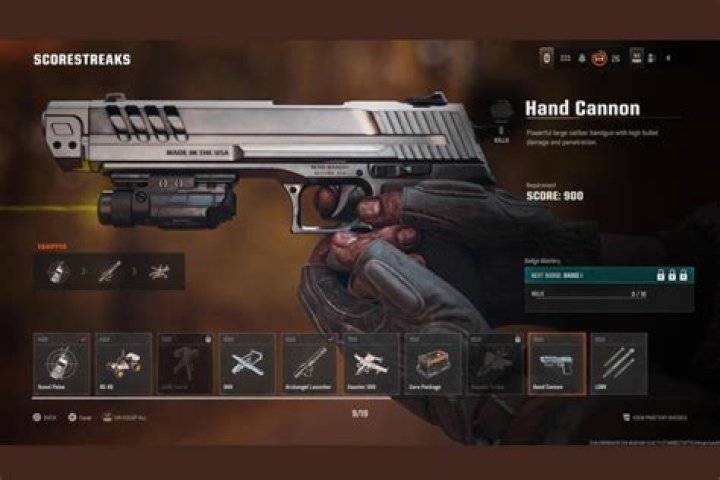Select the Scout Pulse scorestreak tile
Viewport: 720px width, 480px height.
coord(62,363)
